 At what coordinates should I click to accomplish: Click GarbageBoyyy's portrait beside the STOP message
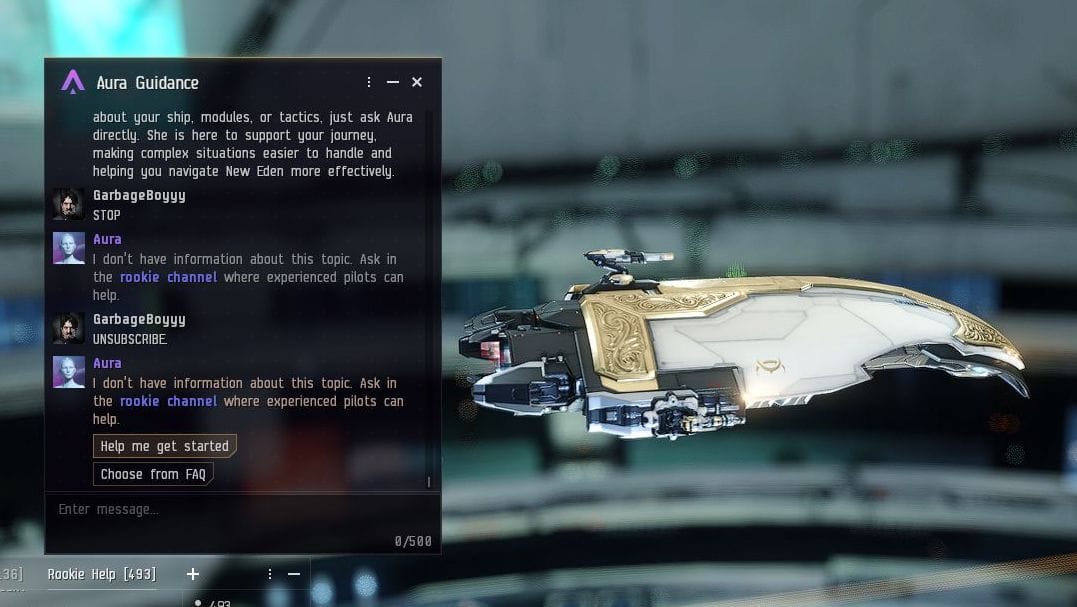pos(69,204)
